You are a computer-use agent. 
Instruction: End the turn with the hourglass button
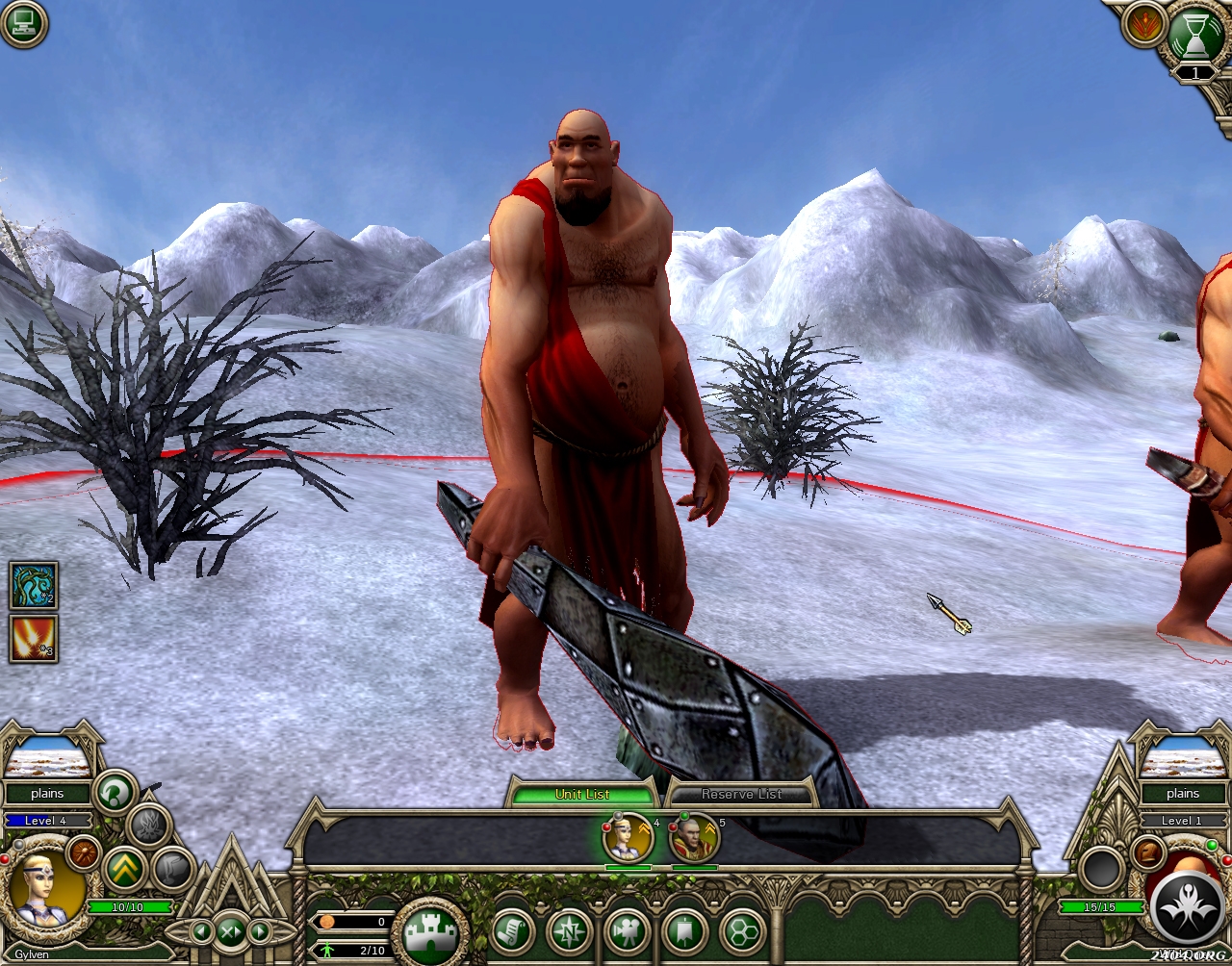[x=1194, y=36]
